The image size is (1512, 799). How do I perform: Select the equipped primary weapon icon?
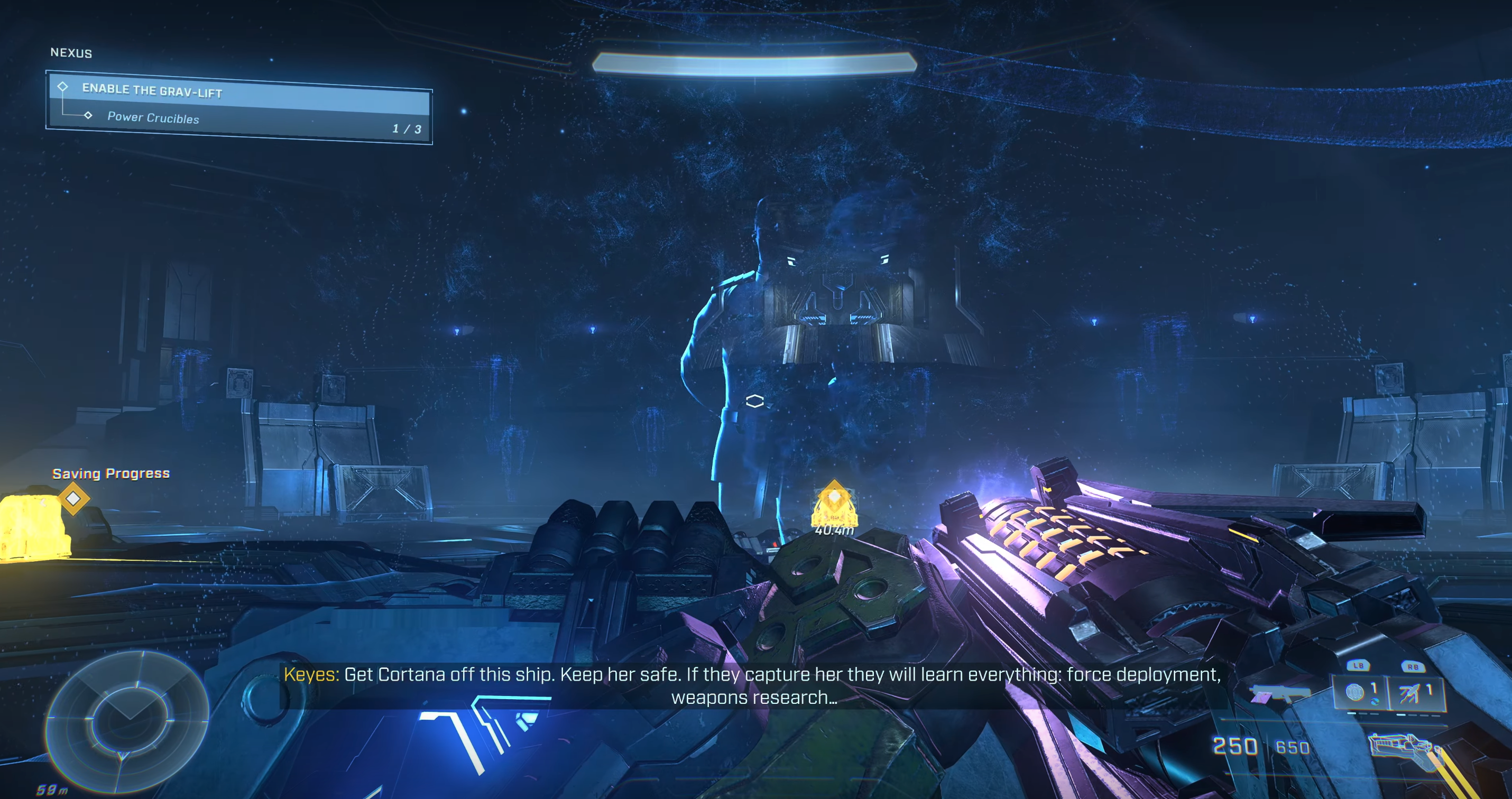[1402, 747]
